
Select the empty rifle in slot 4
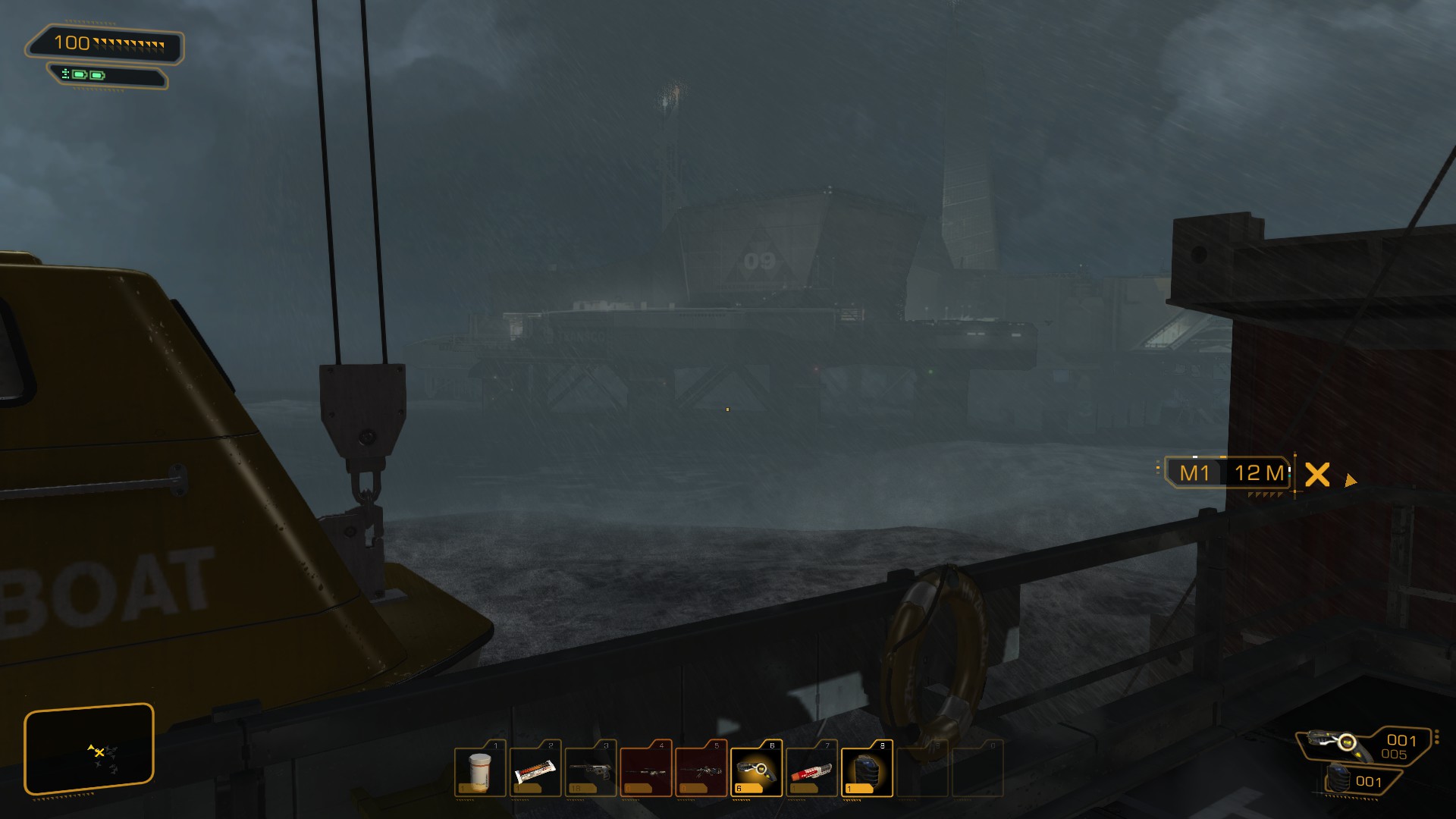646,769
